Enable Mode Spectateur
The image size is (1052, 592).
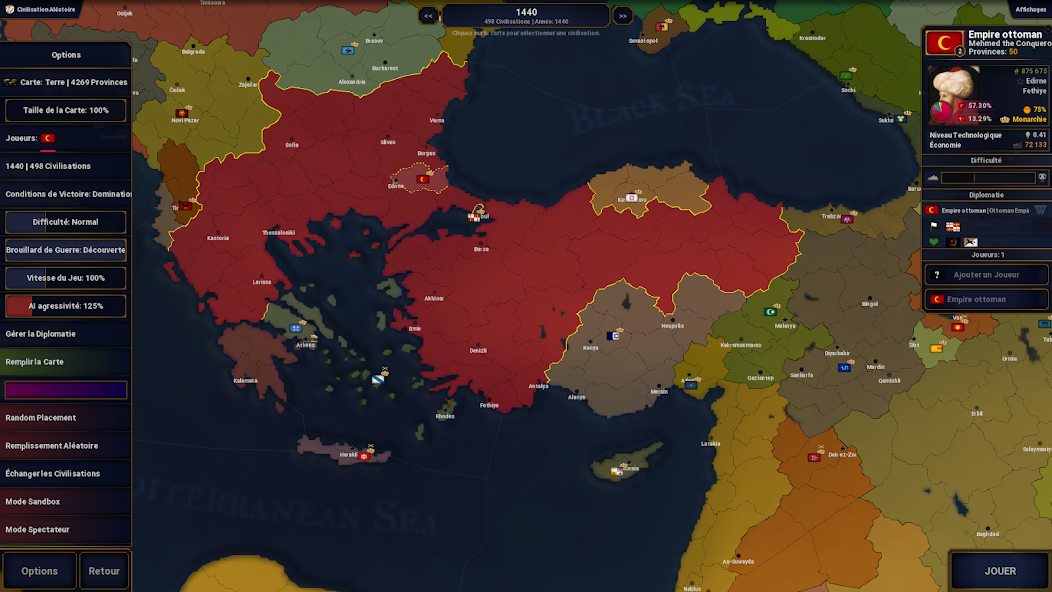66,530
